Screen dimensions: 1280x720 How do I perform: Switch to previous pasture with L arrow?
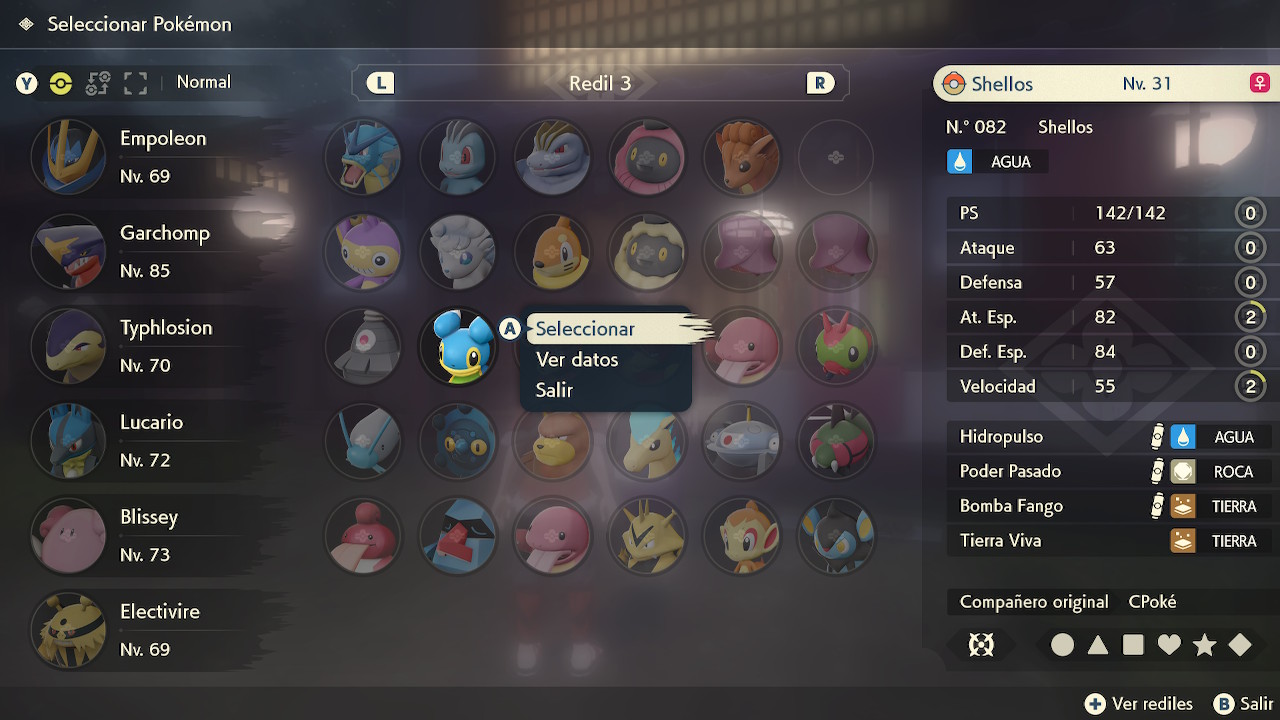[380, 83]
